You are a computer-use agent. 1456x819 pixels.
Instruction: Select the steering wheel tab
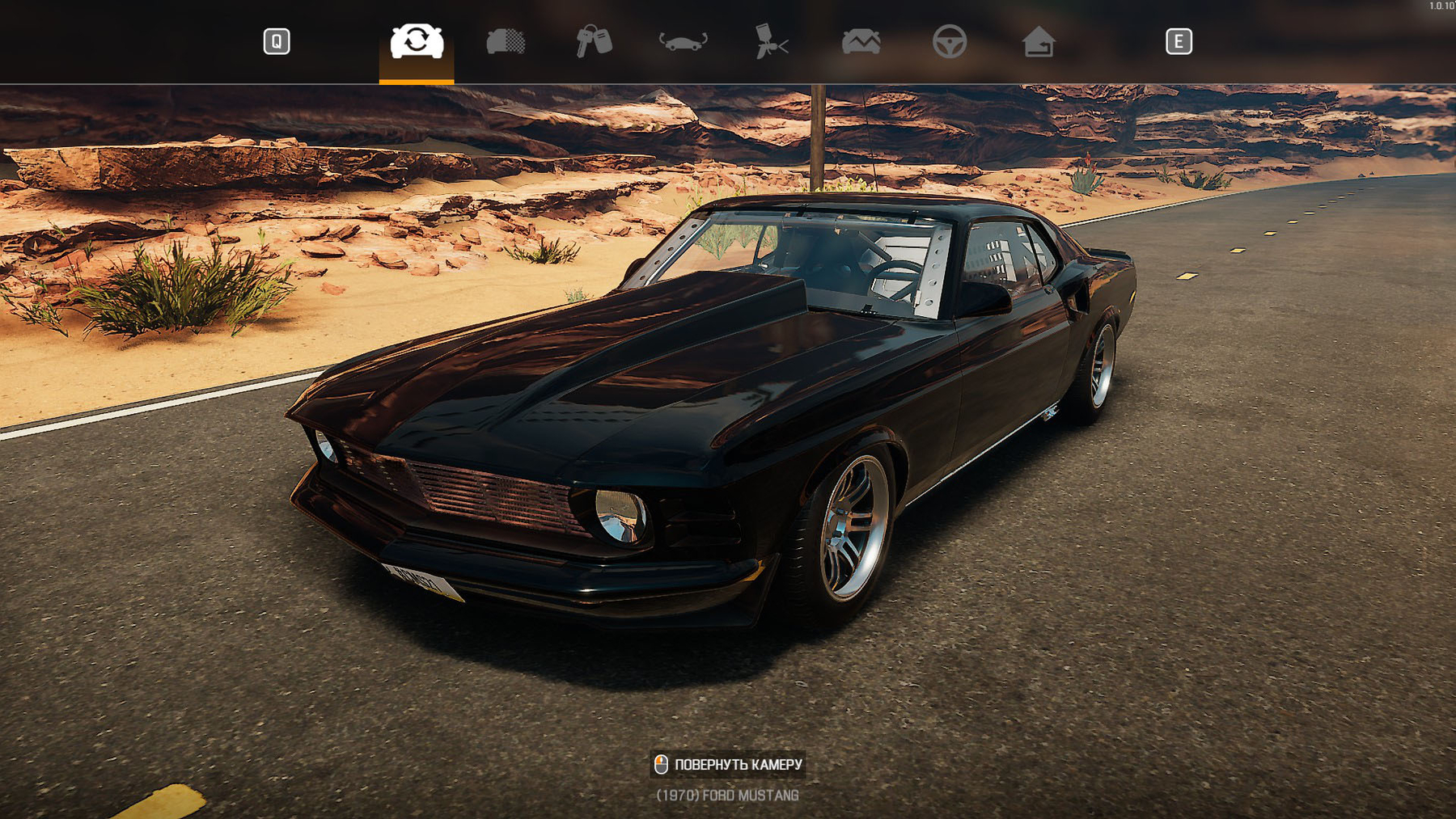tap(950, 41)
